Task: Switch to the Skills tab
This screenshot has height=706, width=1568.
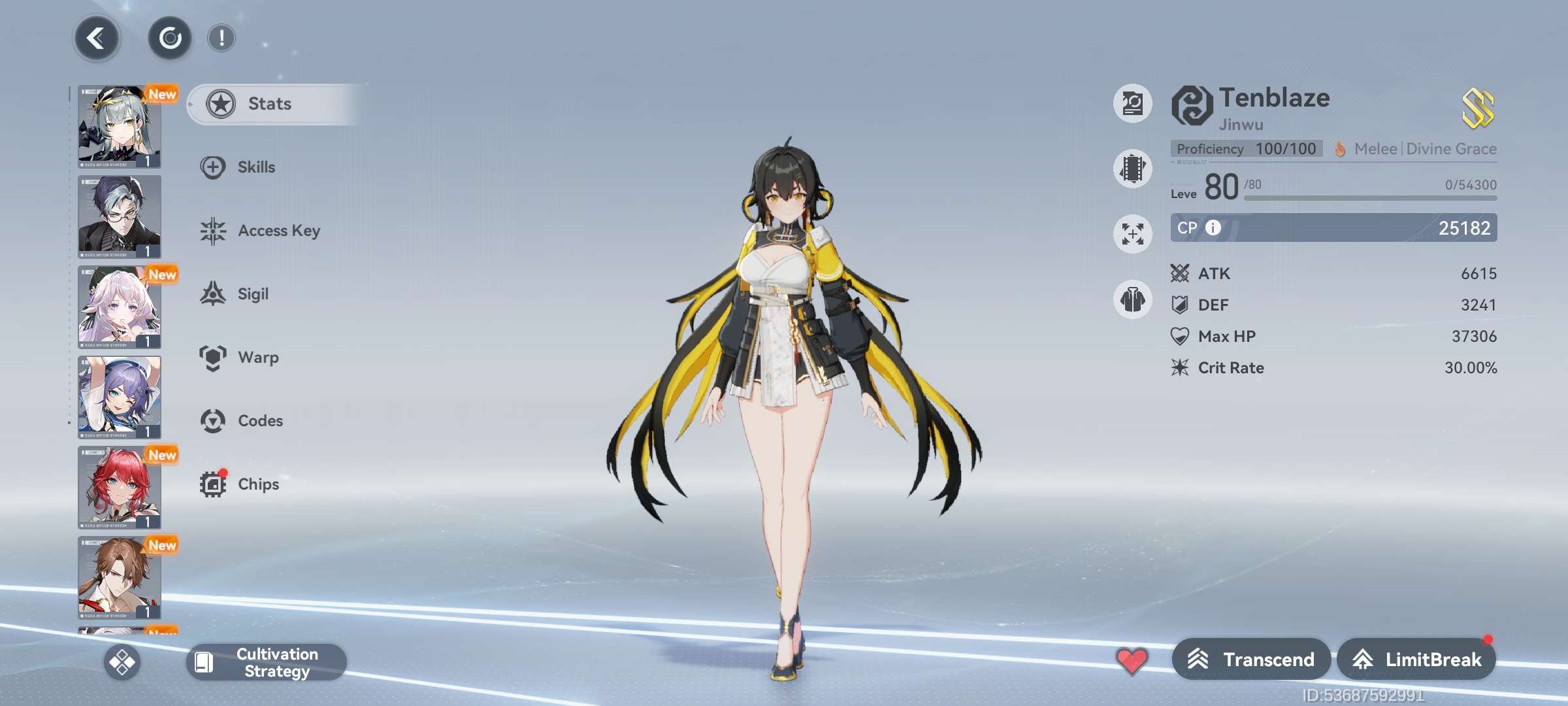Action: (x=255, y=167)
